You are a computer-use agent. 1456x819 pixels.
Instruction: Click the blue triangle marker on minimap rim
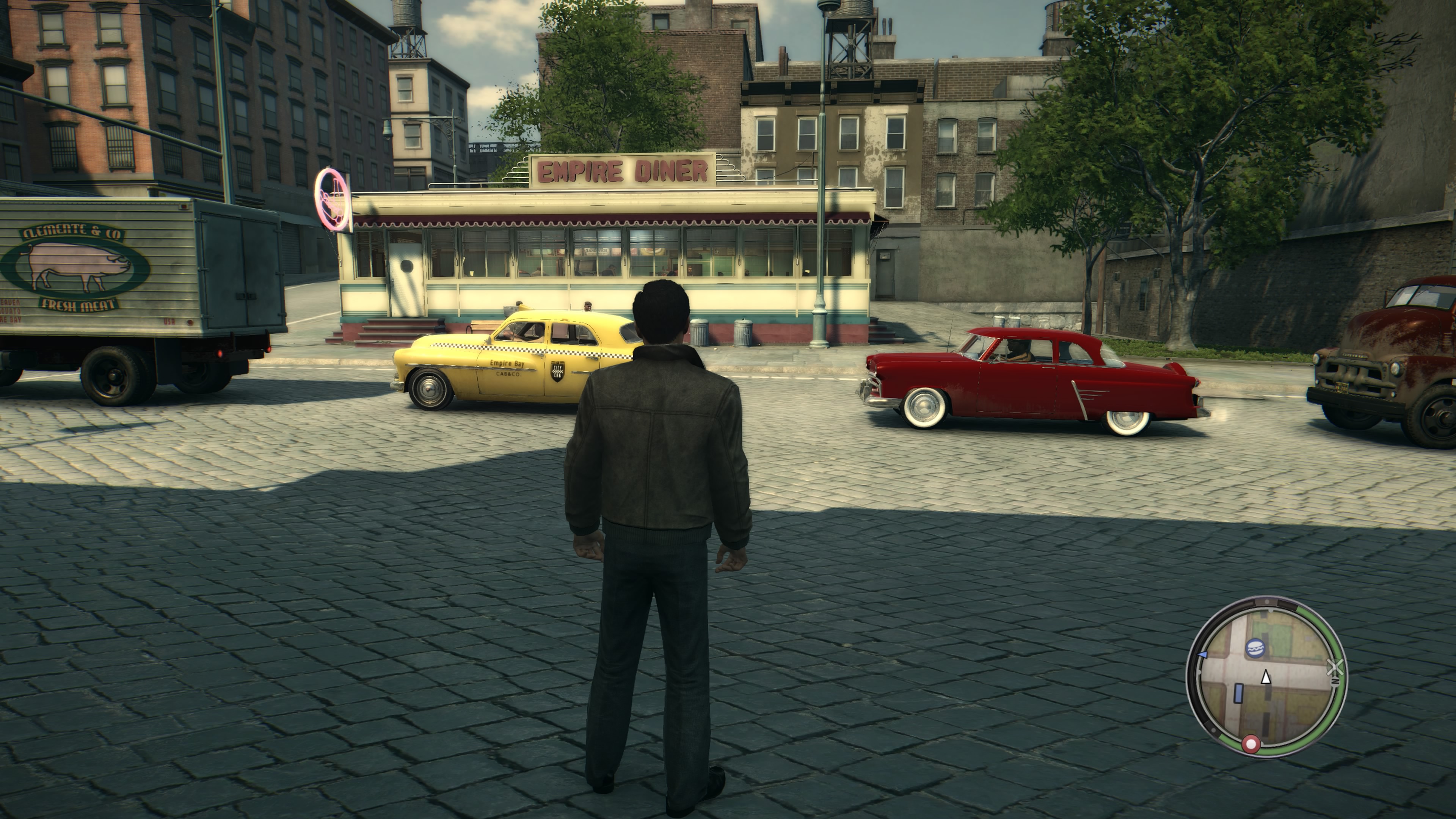pos(1202,654)
